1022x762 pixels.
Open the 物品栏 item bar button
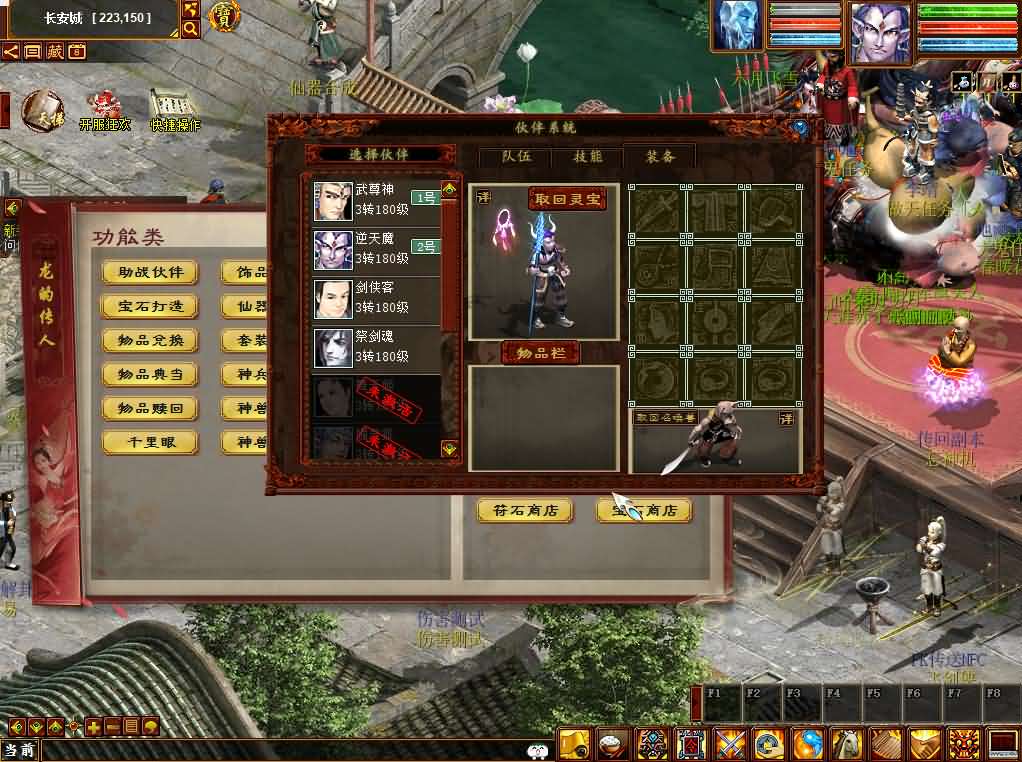tap(540, 353)
